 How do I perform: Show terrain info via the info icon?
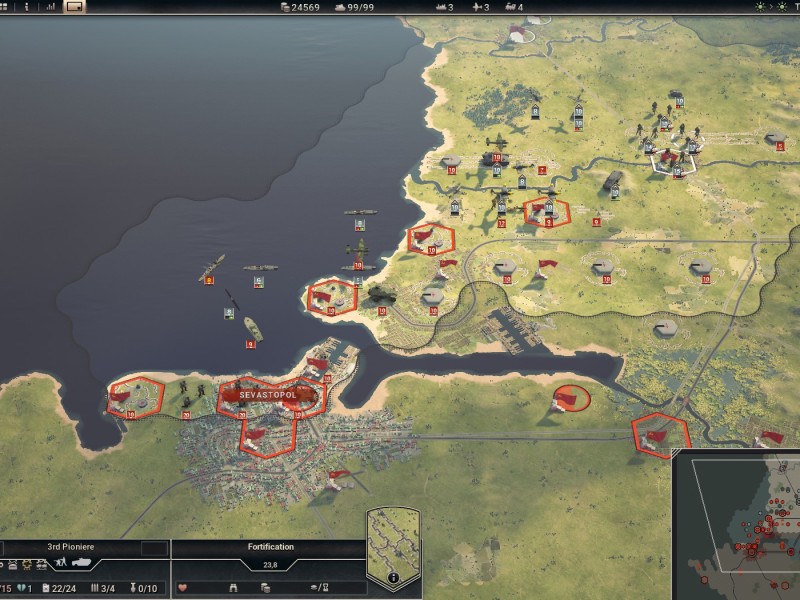point(393,577)
